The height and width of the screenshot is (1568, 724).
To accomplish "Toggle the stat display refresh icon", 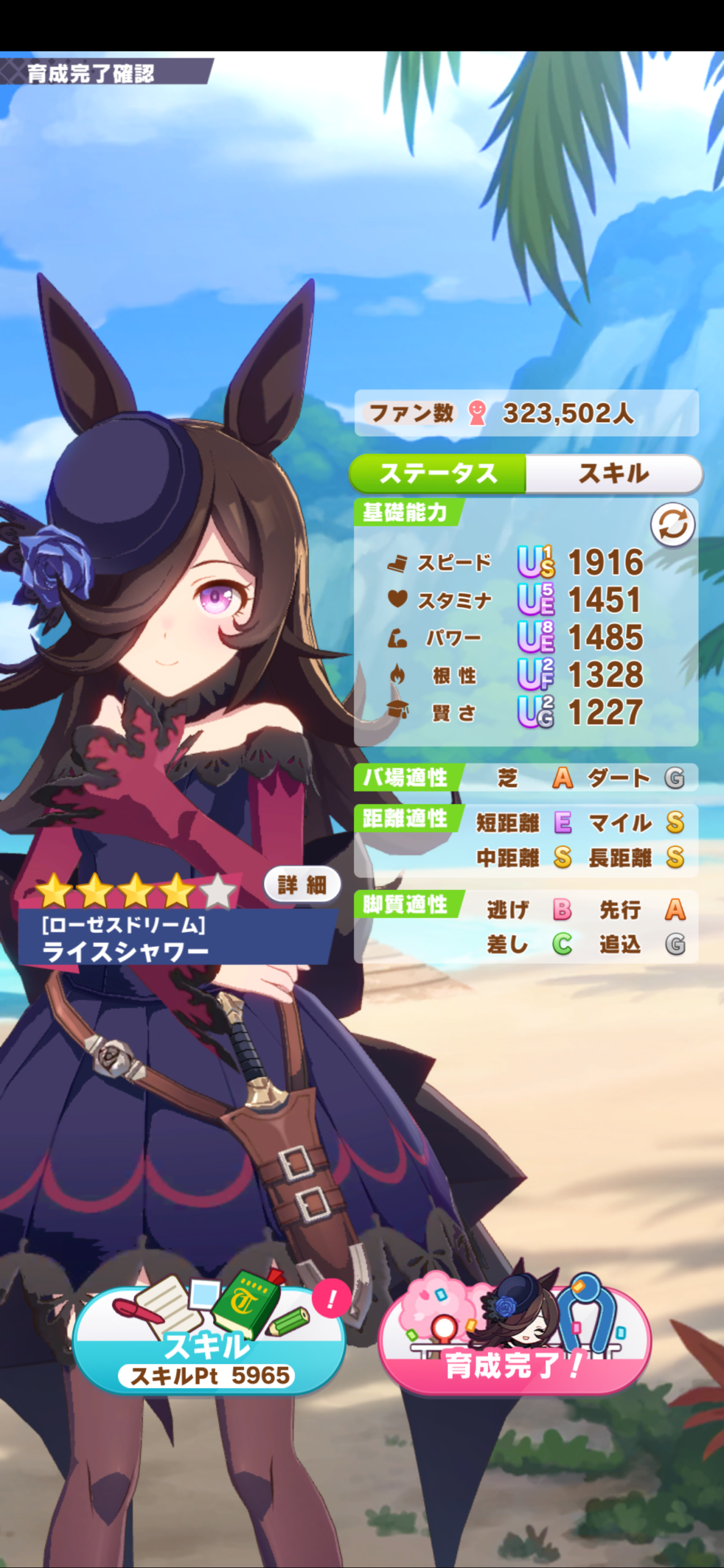I will [x=672, y=525].
